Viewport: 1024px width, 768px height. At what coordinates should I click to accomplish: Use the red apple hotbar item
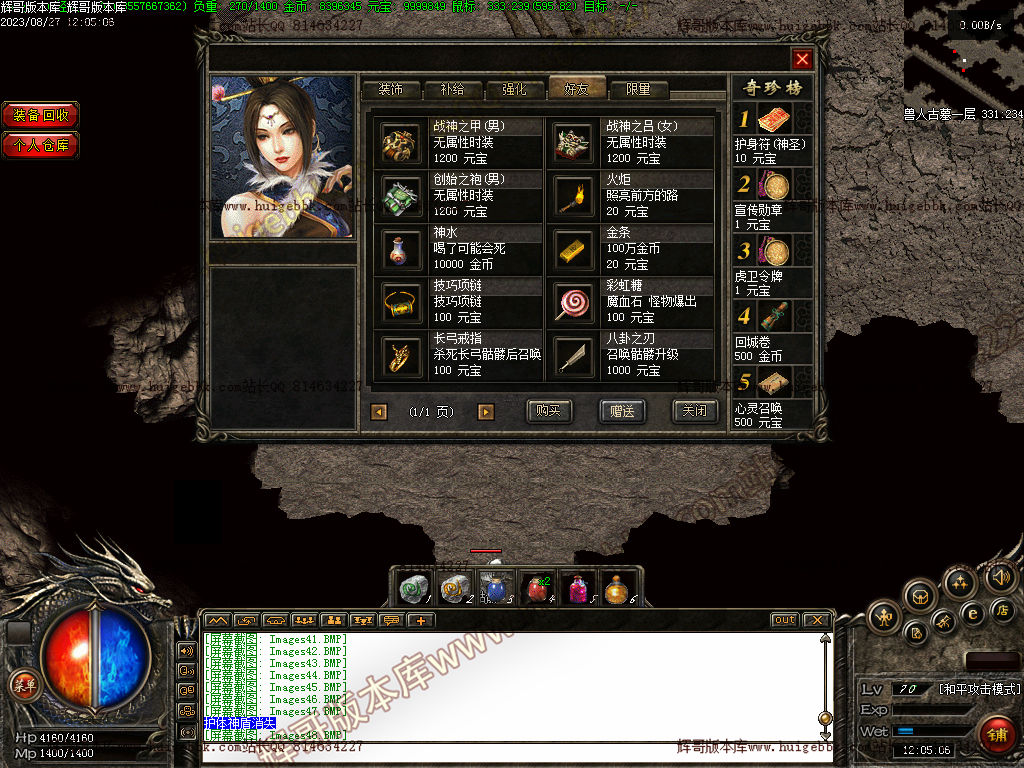pyautogui.click(x=538, y=588)
